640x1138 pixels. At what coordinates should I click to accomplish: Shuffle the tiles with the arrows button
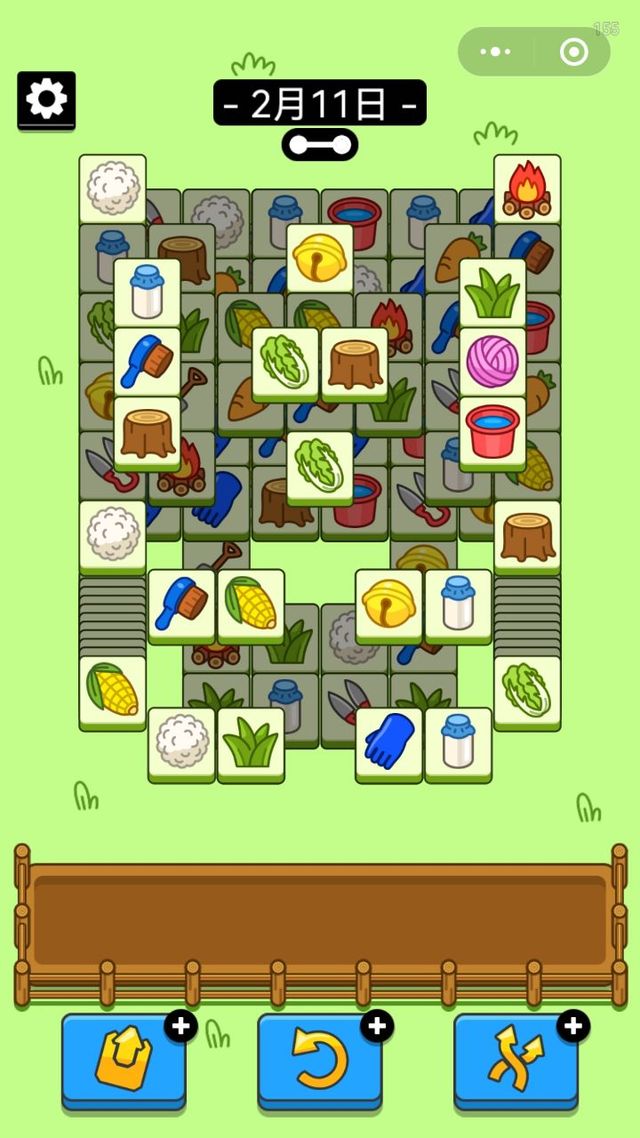tap(516, 1060)
